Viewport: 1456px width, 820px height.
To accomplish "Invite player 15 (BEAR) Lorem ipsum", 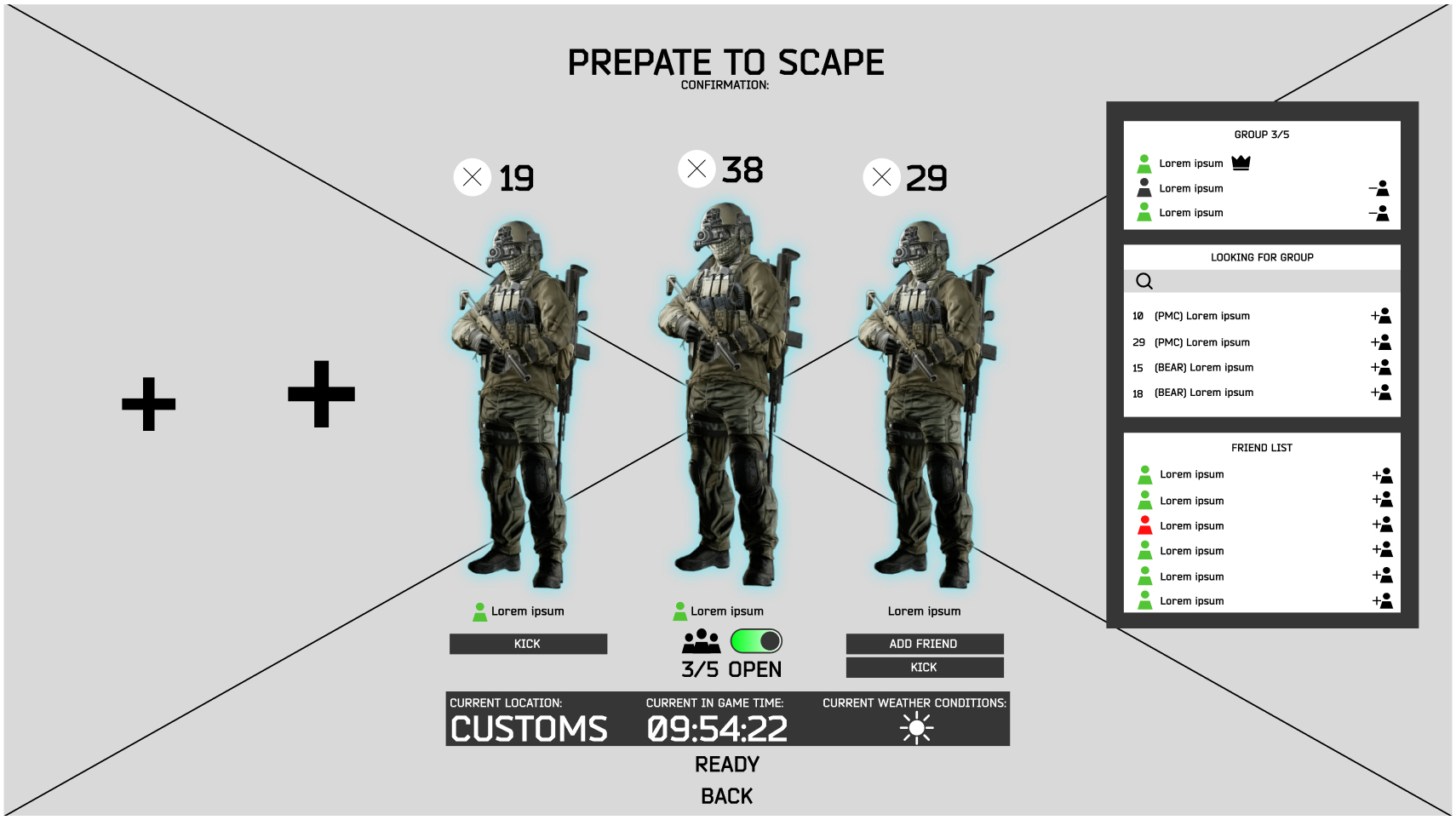I will click(x=1382, y=367).
